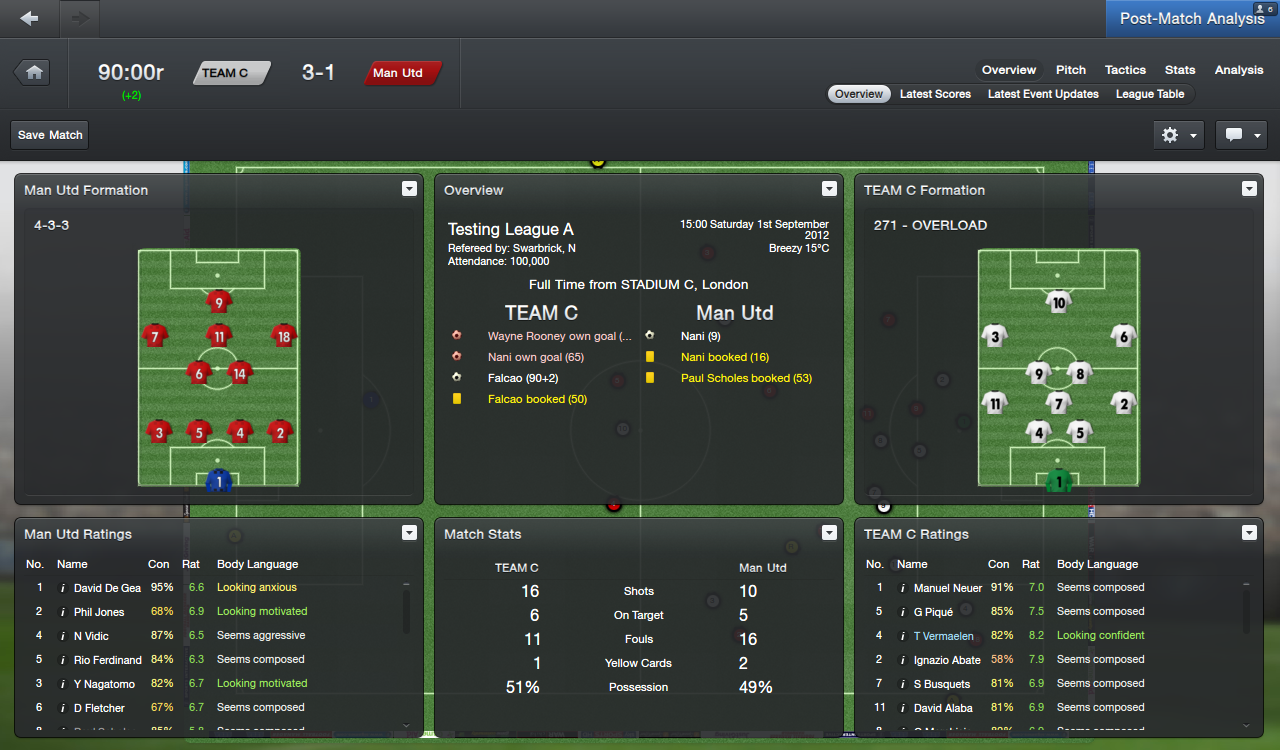Screen dimensions: 1280x750
Task: Click the info icon beside David De Gea
Action: click(63, 587)
